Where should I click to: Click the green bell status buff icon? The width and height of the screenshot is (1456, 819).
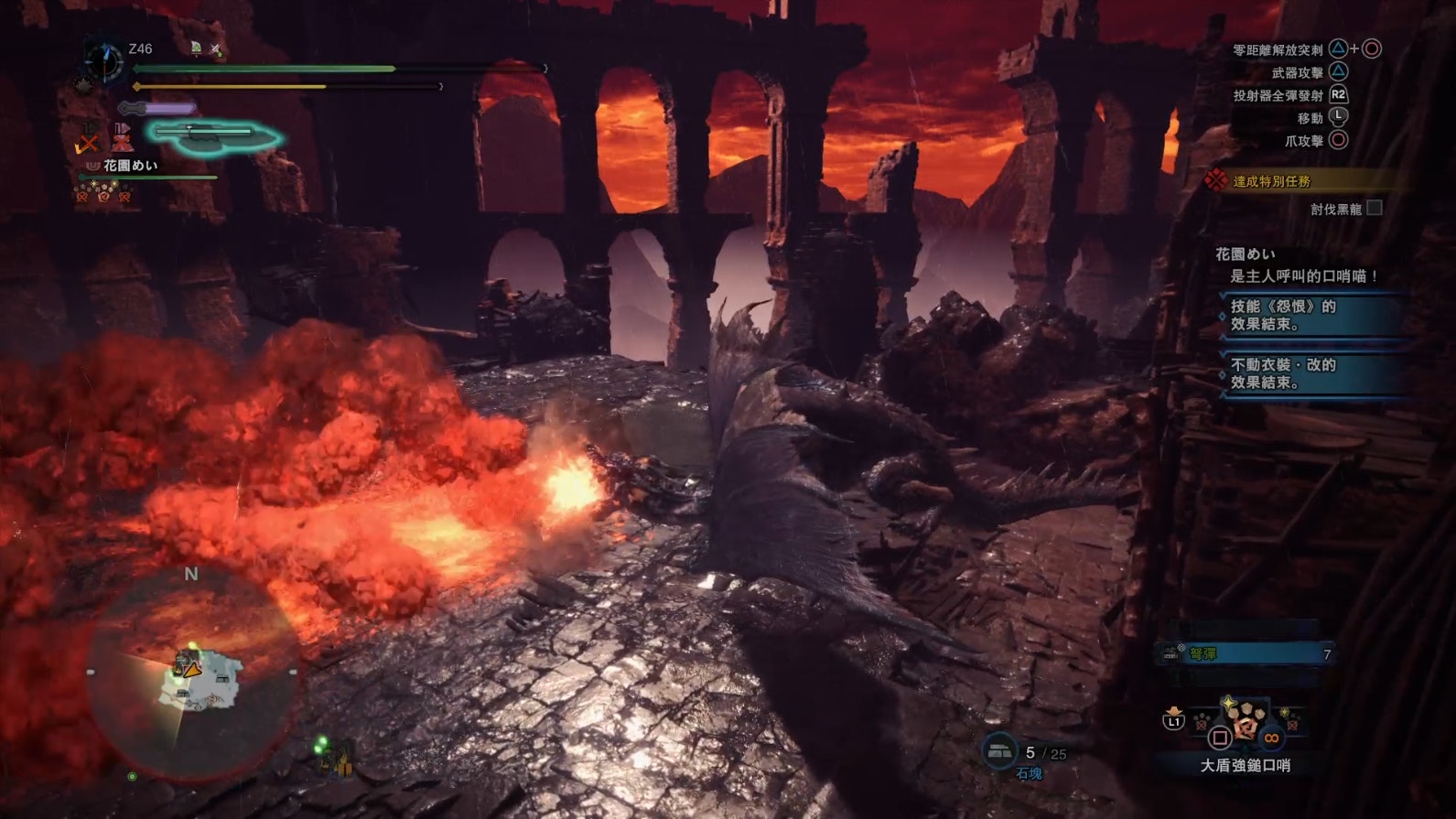(x=196, y=48)
